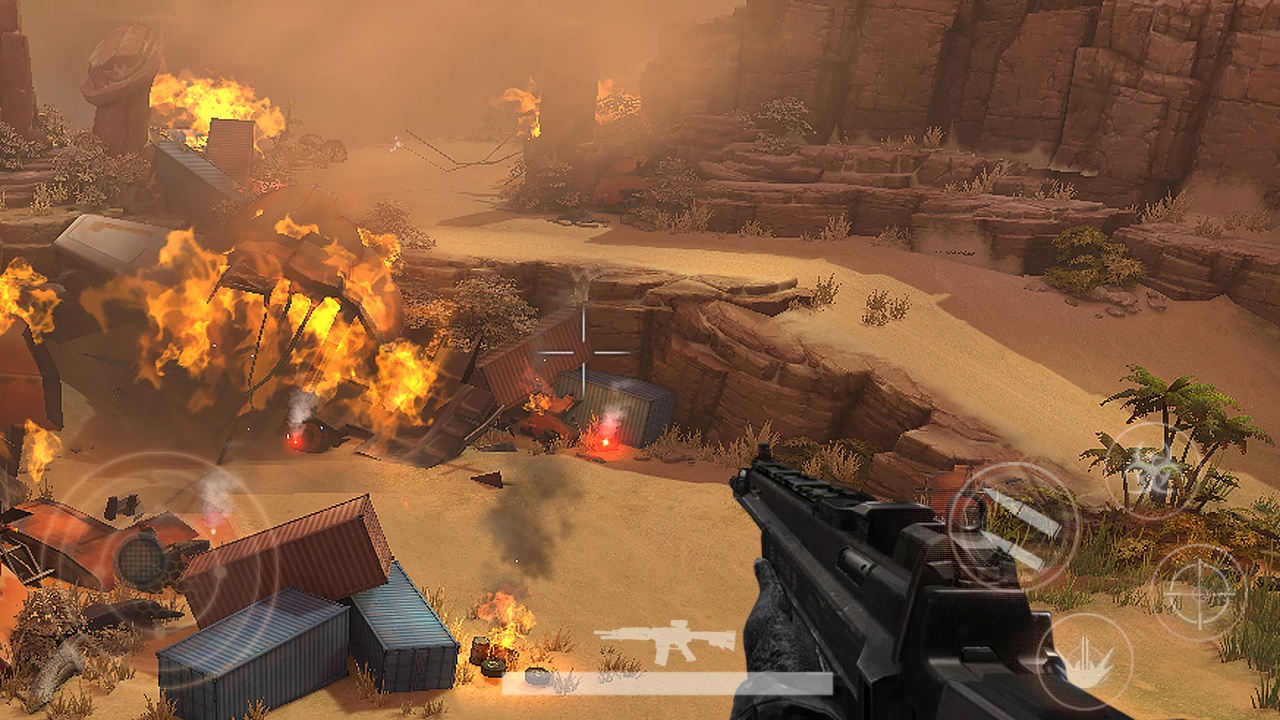Switch weapon via the rifle silhouette icon
The width and height of the screenshot is (1280, 720).
tap(664, 641)
